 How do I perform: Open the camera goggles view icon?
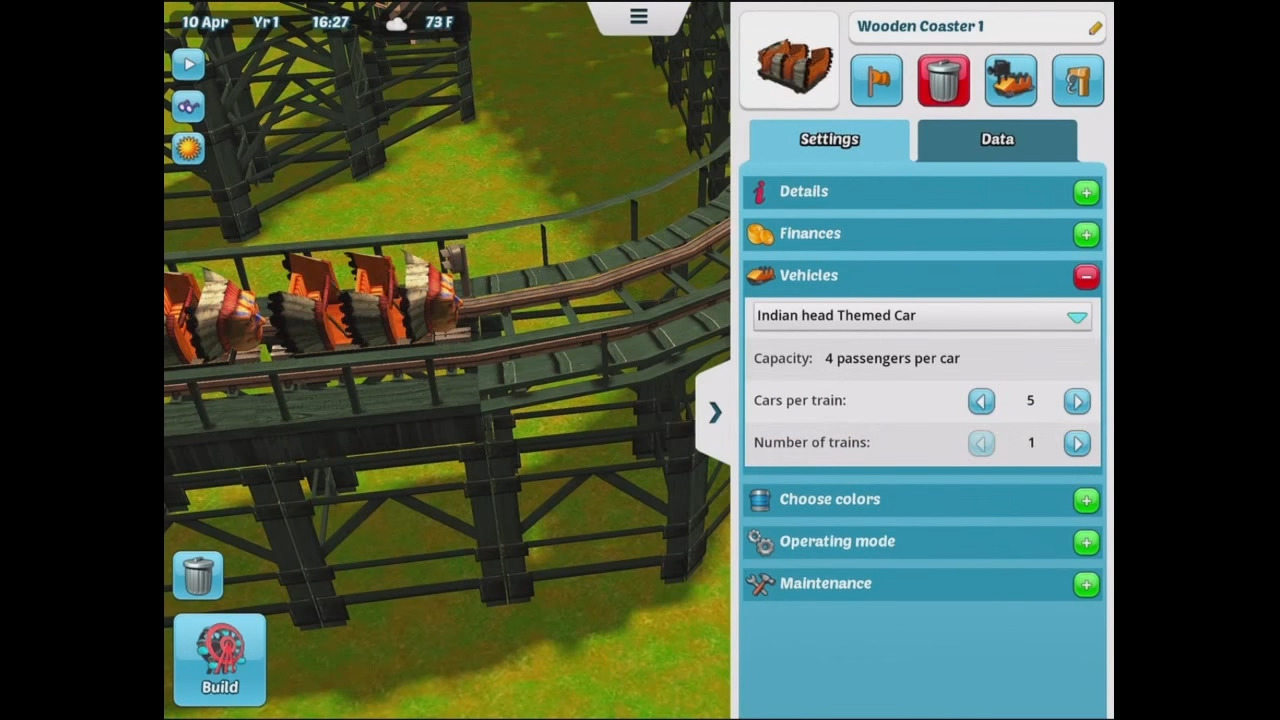coord(189,106)
